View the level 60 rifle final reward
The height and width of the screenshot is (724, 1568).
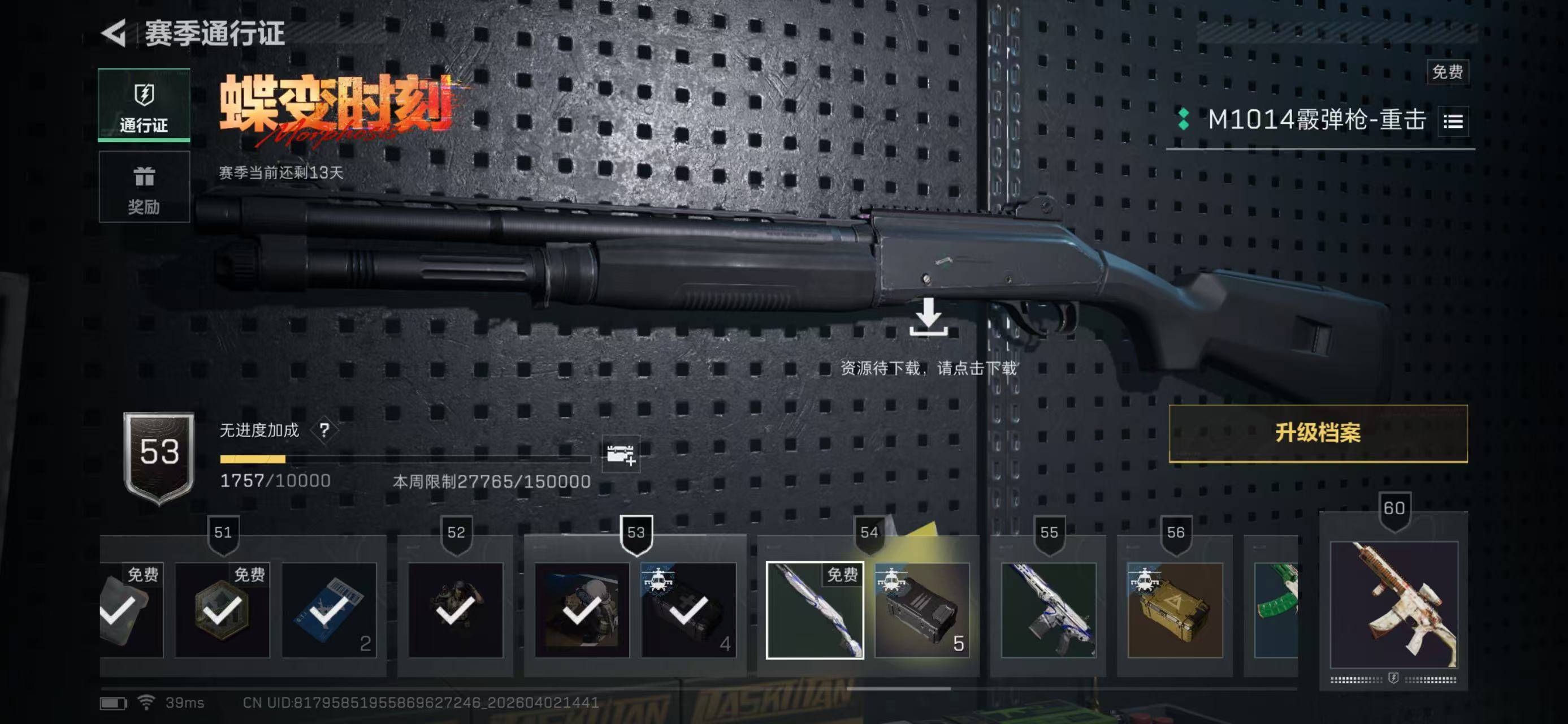(x=1394, y=605)
